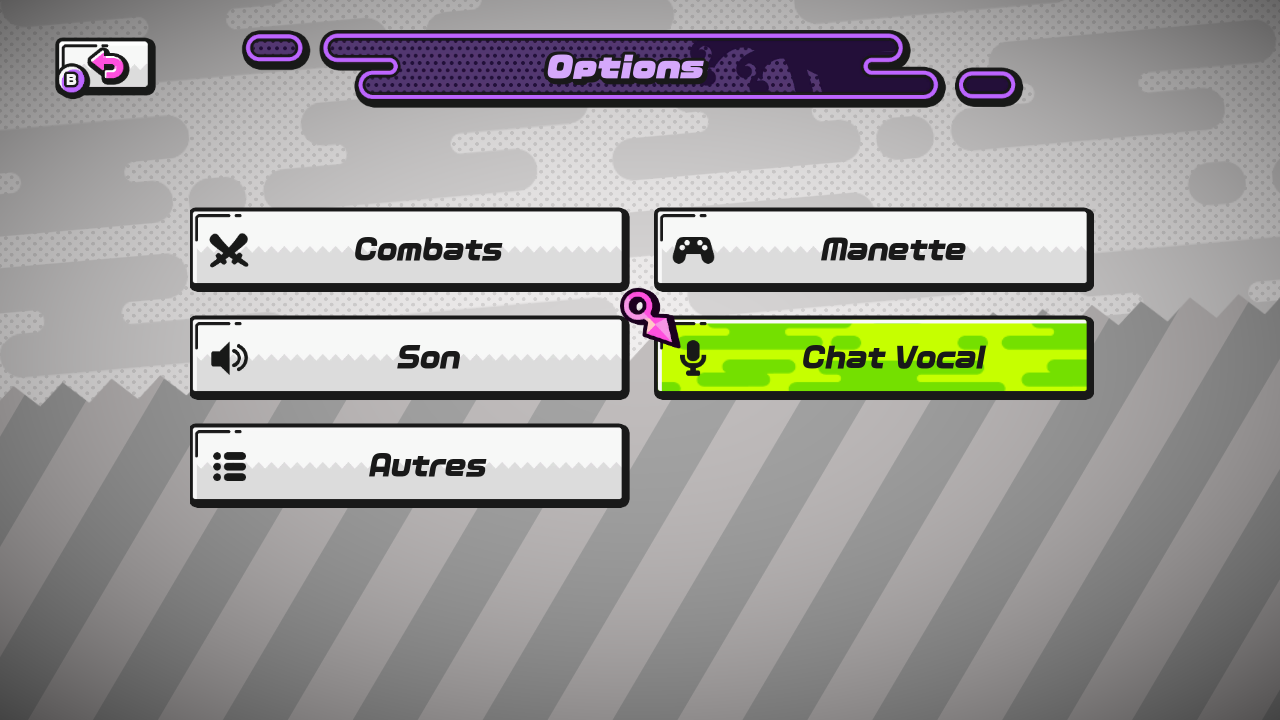Go back using the pink arrow button
1280x720 pixels.
[x=106, y=66]
